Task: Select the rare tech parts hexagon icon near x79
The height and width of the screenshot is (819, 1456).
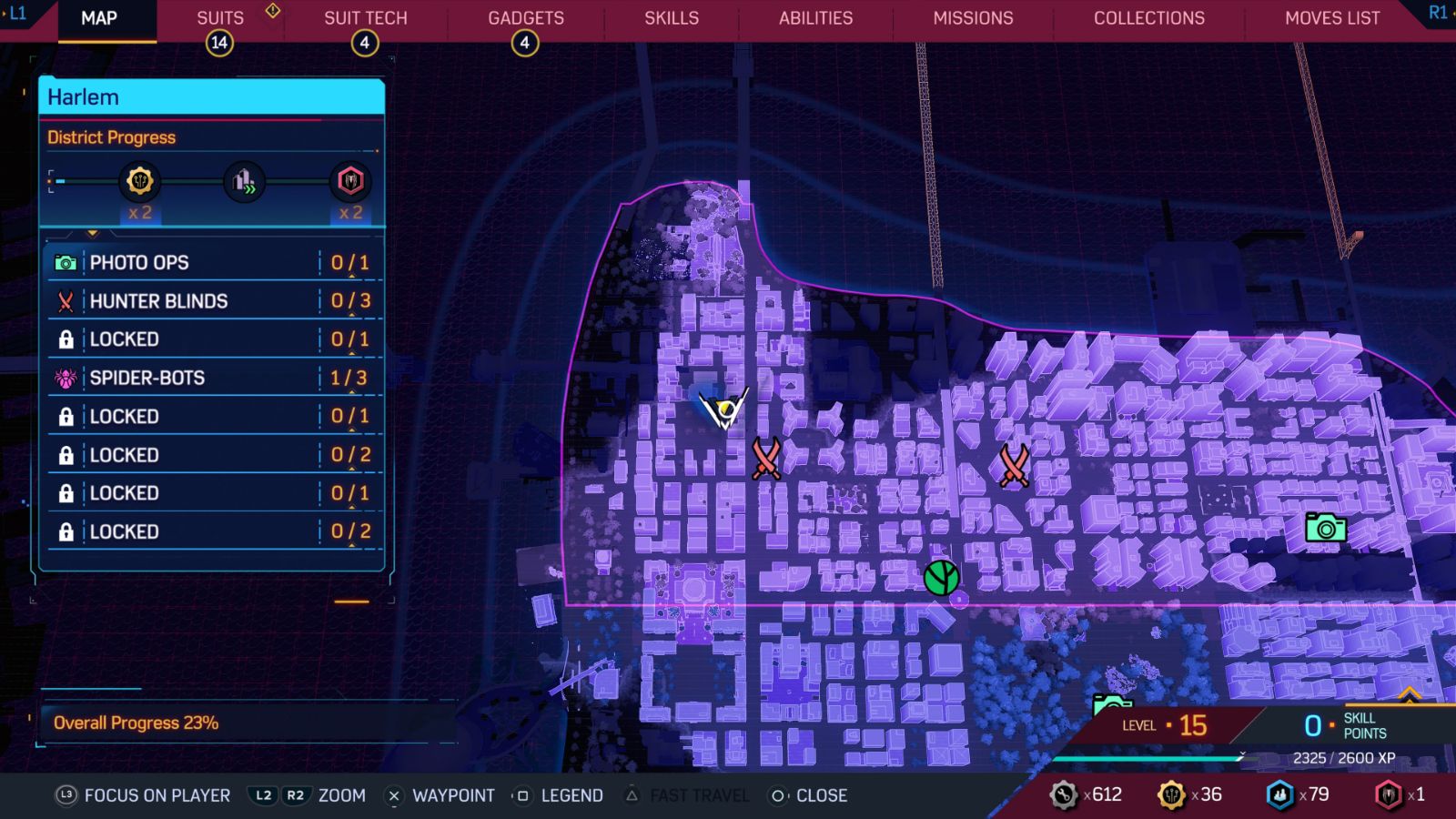Action: tap(1280, 794)
